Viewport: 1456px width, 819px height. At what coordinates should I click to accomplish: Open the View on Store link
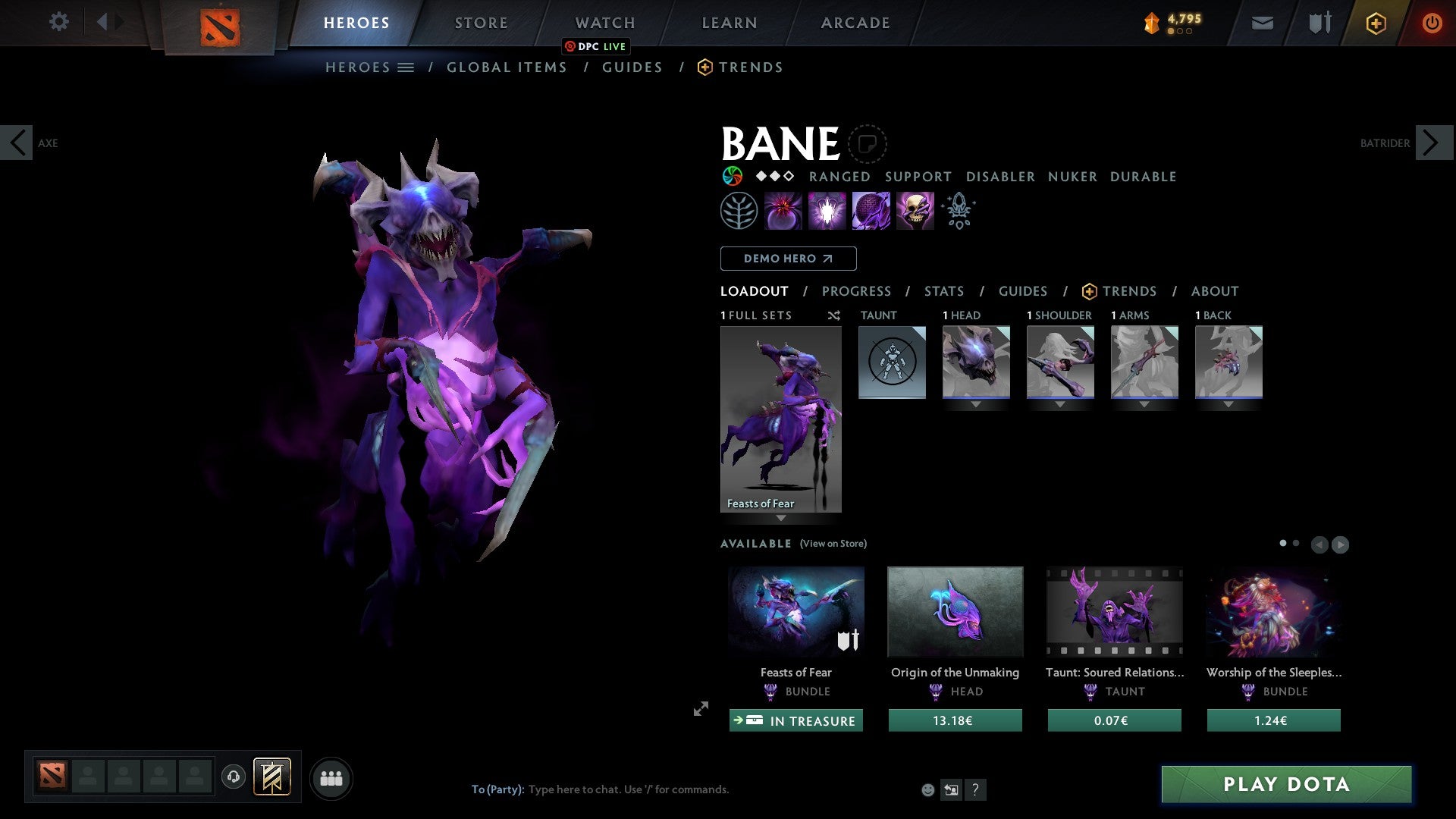(x=833, y=544)
